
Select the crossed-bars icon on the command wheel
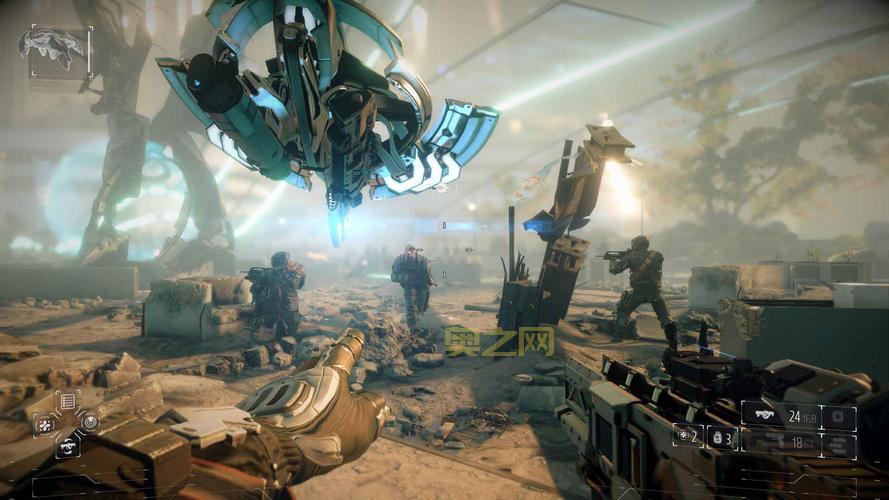click(45, 424)
